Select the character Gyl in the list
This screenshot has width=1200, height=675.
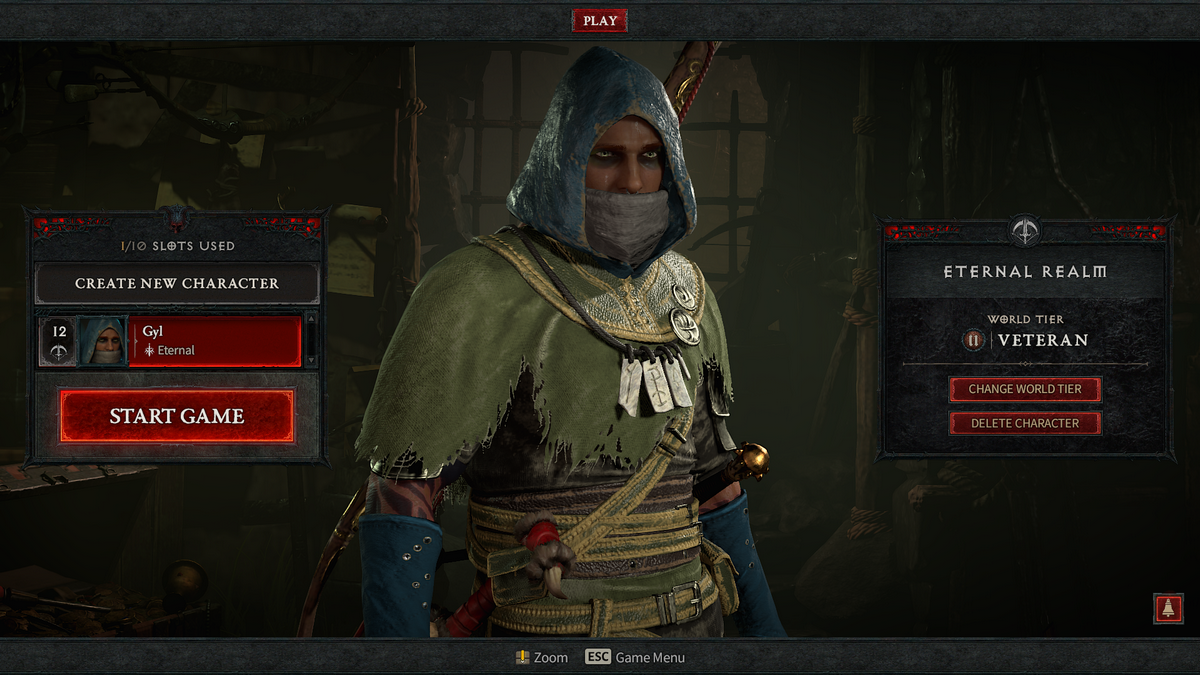click(215, 341)
